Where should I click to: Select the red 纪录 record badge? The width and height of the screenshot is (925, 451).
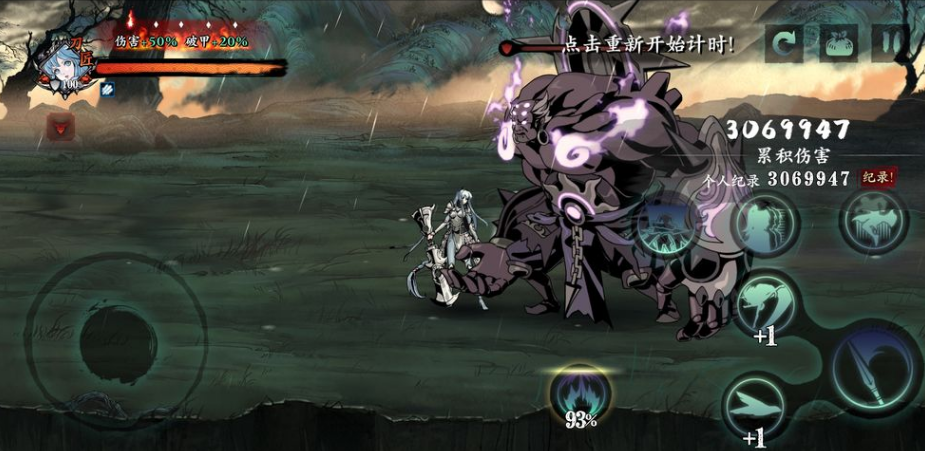(x=877, y=178)
